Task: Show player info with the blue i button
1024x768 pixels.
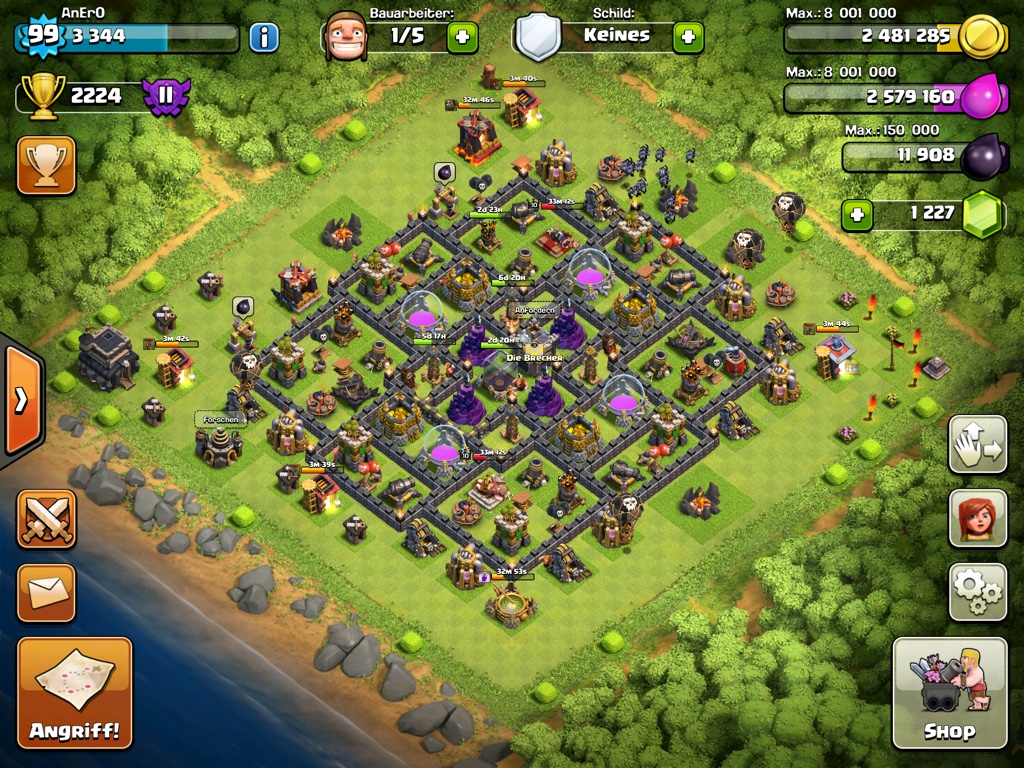Action: pyautogui.click(x=264, y=38)
